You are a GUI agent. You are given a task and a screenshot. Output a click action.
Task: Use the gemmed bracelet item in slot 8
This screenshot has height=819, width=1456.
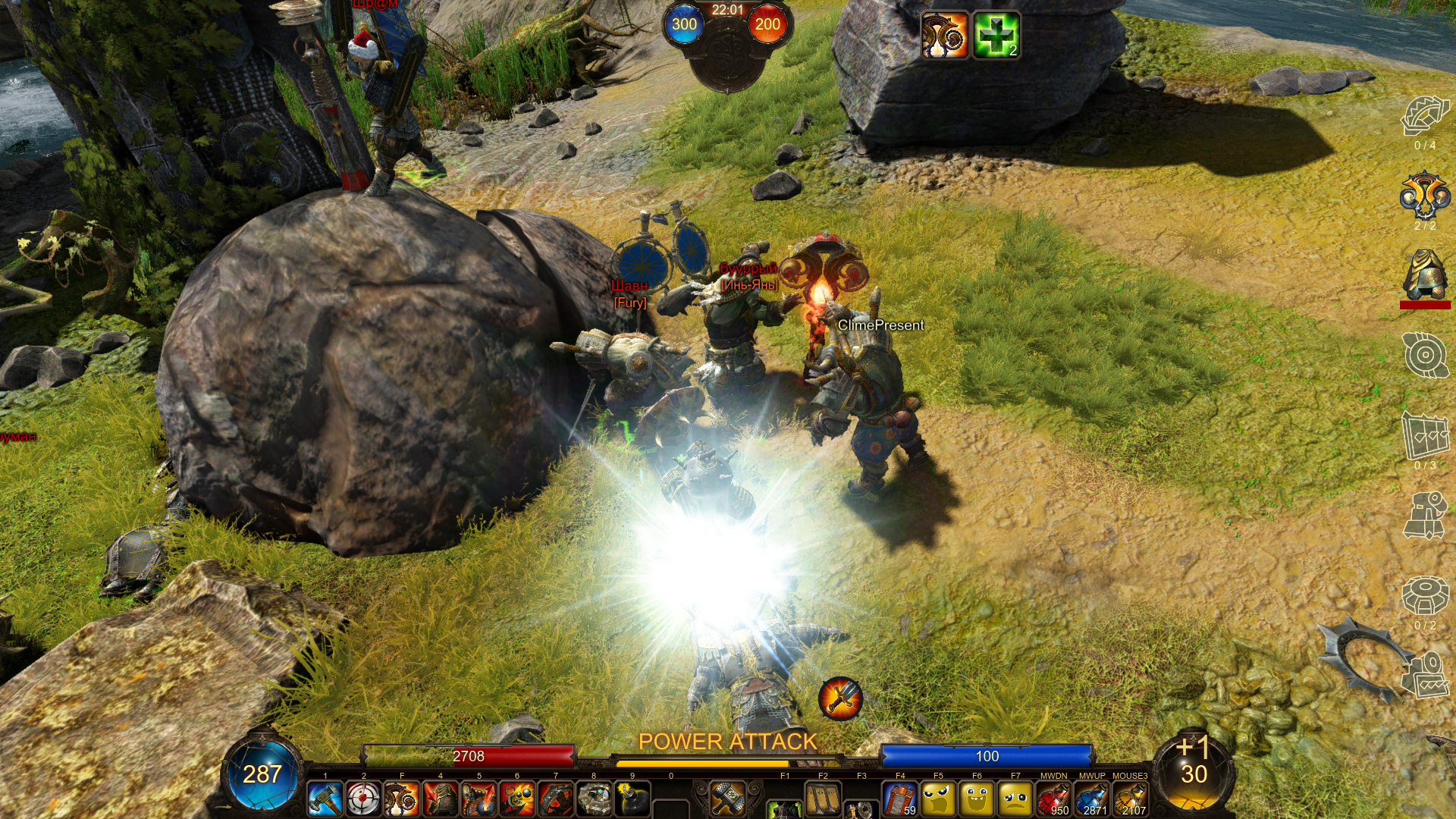[594, 799]
